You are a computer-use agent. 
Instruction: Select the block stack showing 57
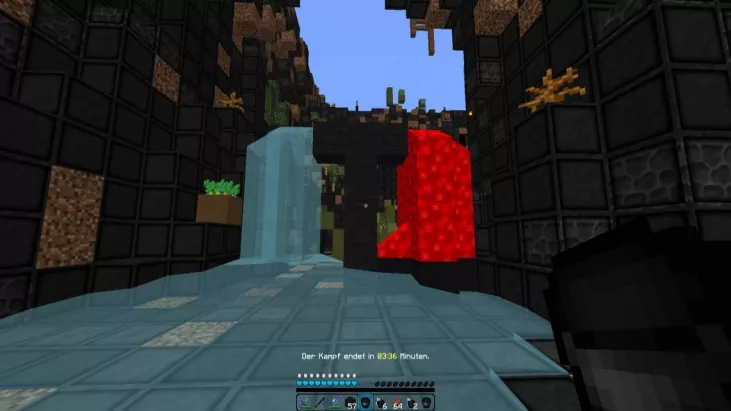pos(350,402)
